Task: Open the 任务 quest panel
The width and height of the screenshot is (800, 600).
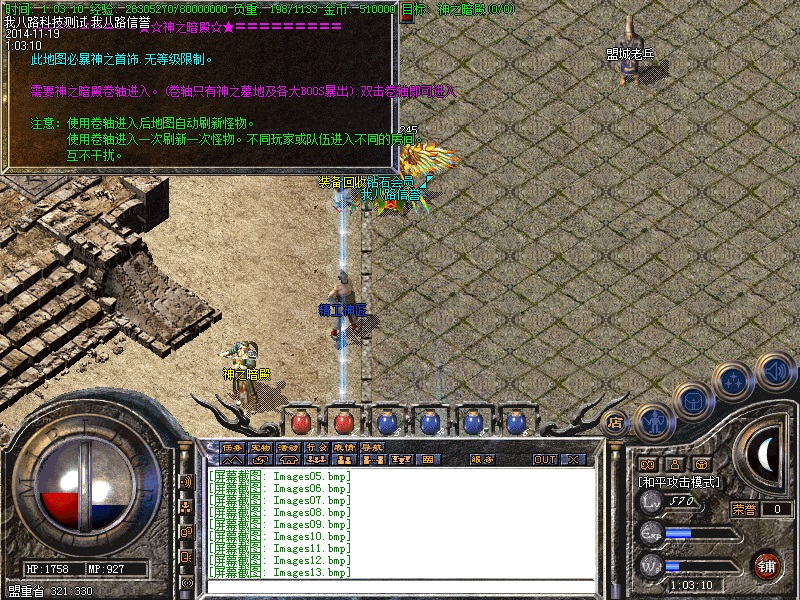Action: coord(232,447)
